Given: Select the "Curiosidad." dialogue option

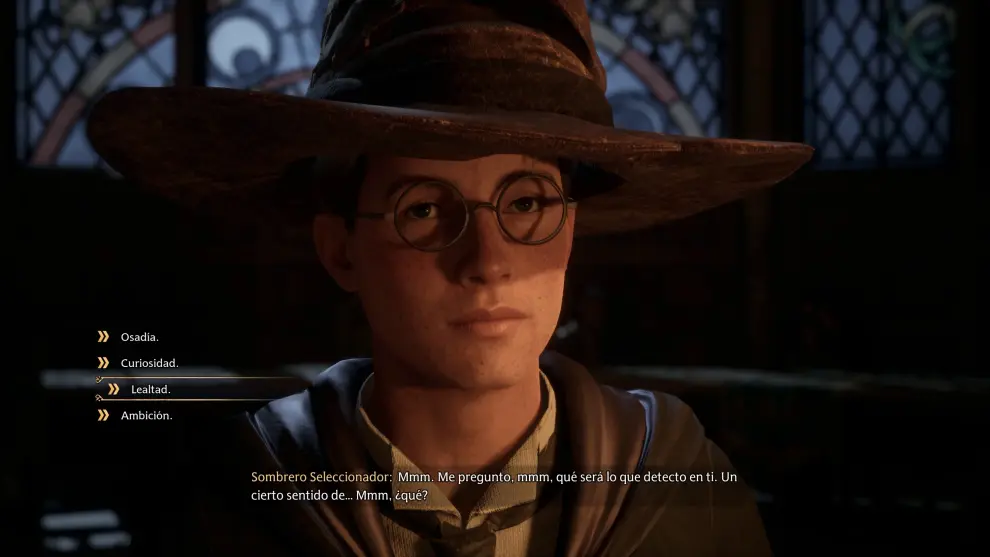Looking at the screenshot, I should point(149,363).
